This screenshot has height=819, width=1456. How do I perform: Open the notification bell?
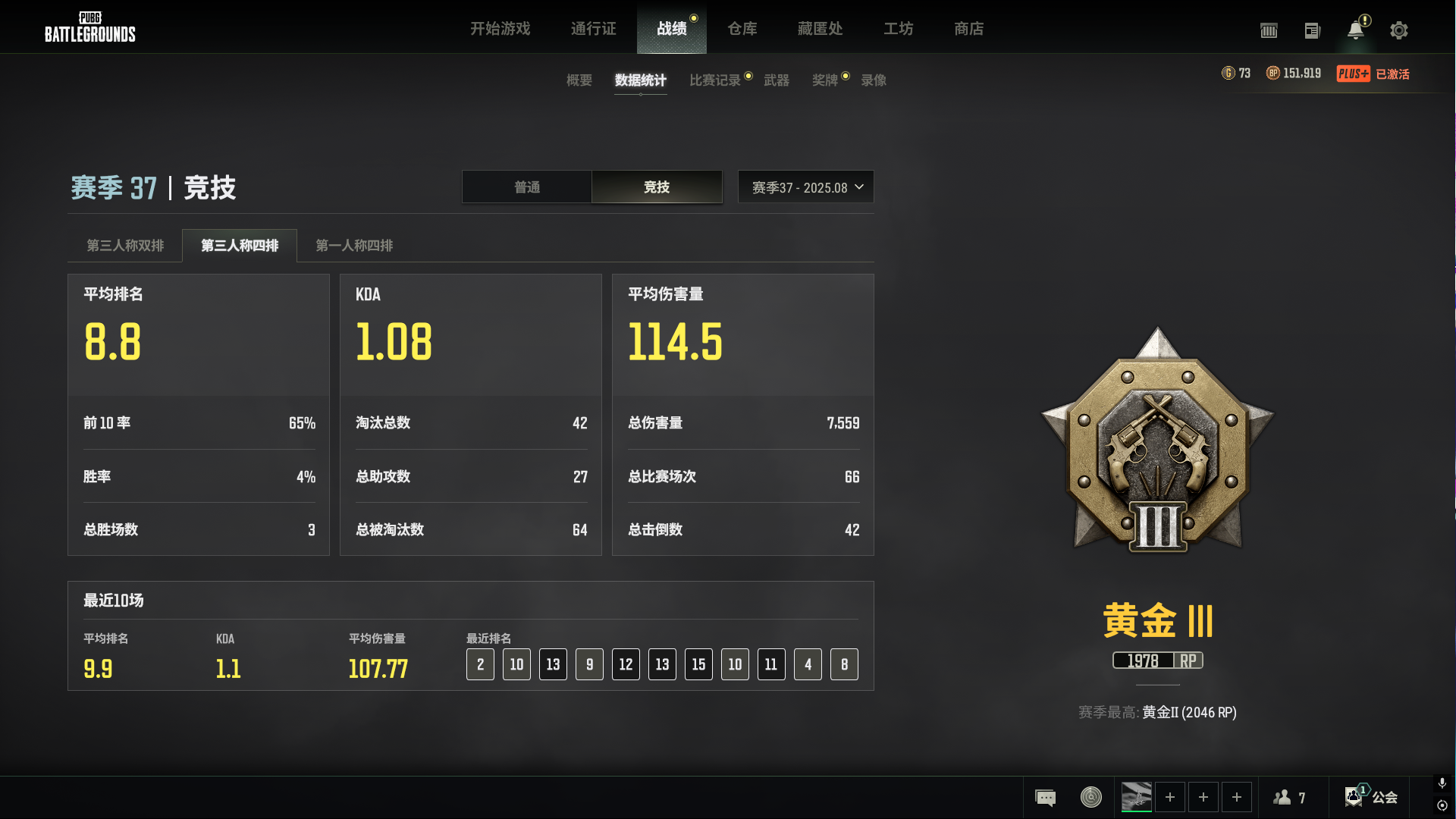click(1355, 30)
